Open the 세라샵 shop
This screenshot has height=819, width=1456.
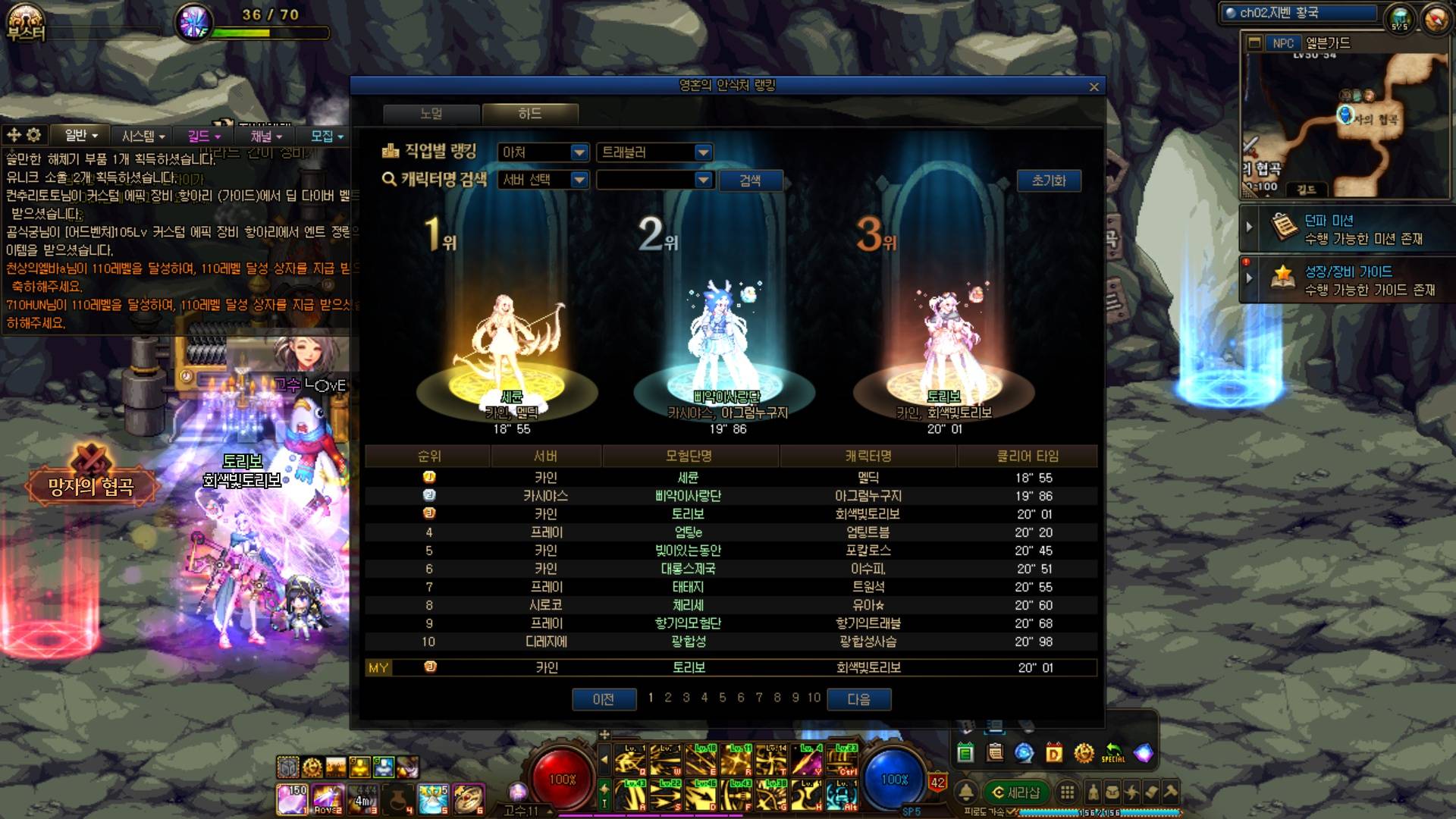click(1016, 792)
